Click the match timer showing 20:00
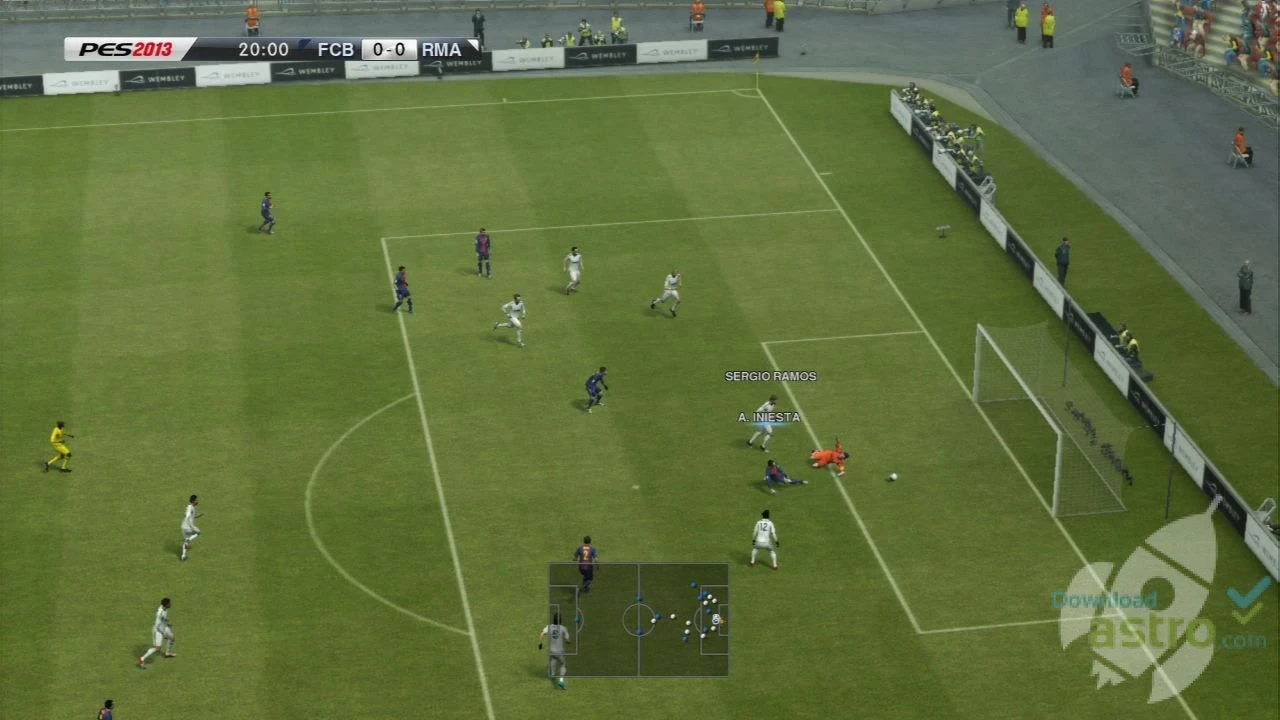1280x720 pixels. coord(263,49)
